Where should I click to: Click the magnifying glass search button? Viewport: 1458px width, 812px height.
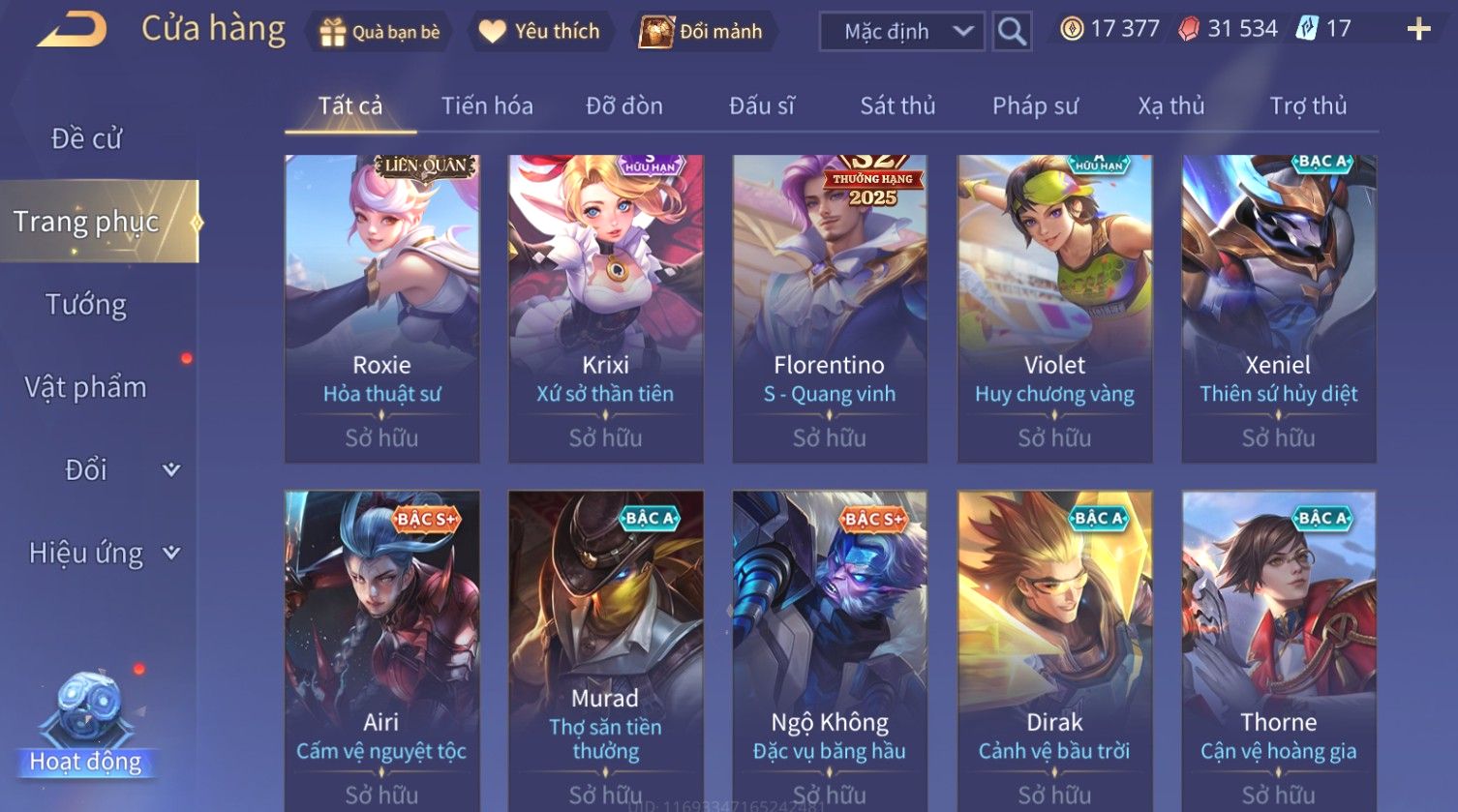(1012, 32)
